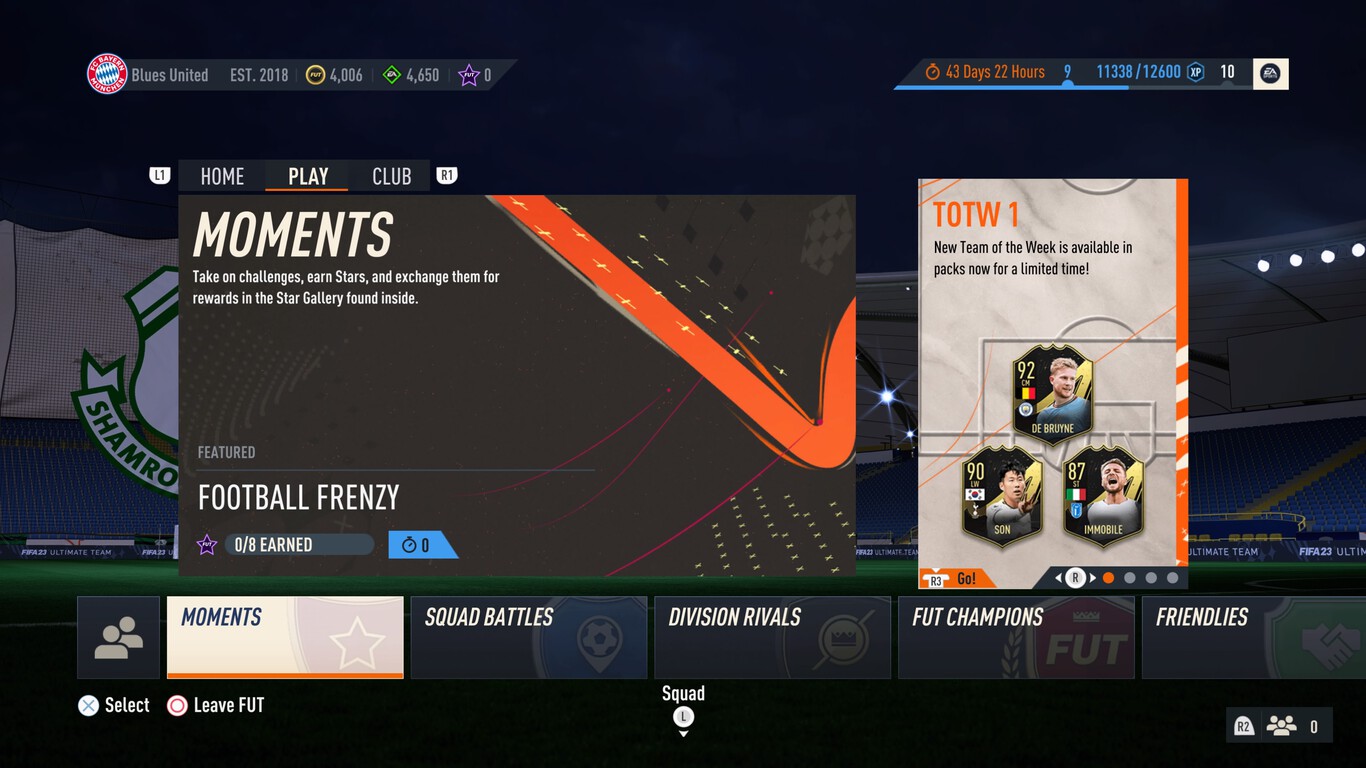This screenshot has width=1366, height=768.
Task: Click the Division Rivals crown icon
Action: [x=844, y=637]
